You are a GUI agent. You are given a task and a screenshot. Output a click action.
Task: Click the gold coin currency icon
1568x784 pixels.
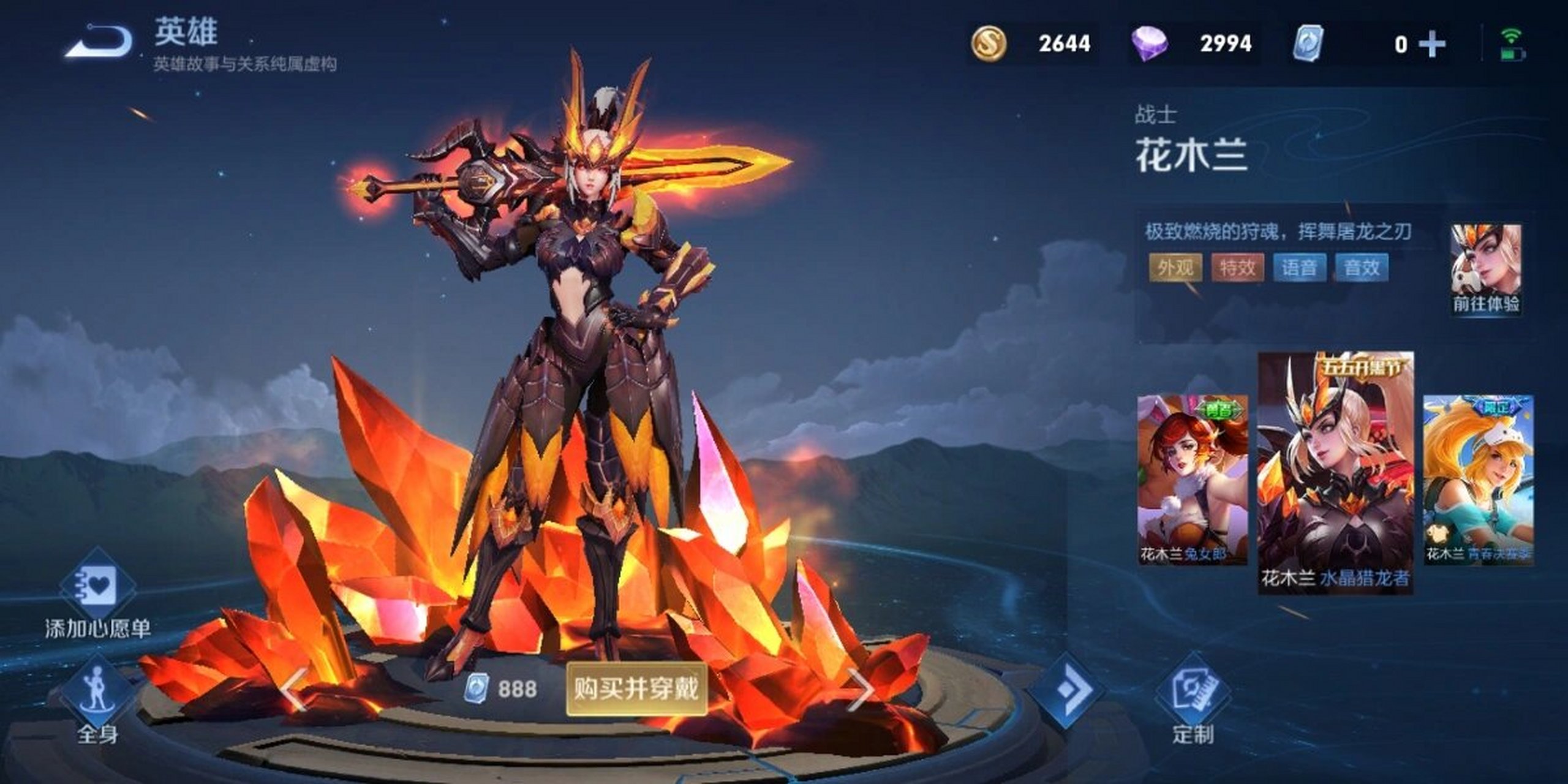(x=988, y=43)
